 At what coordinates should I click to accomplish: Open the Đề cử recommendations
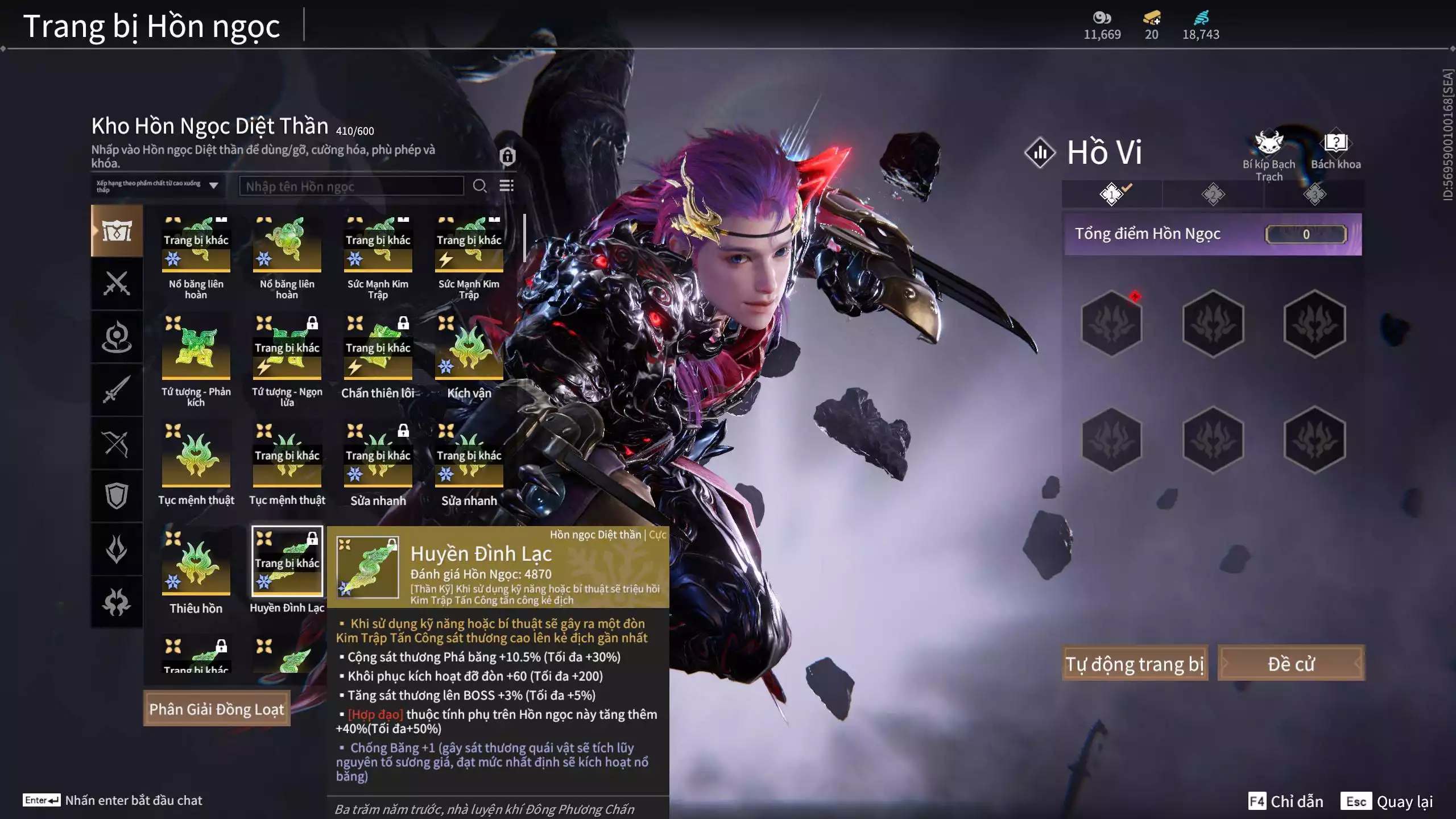[1290, 663]
